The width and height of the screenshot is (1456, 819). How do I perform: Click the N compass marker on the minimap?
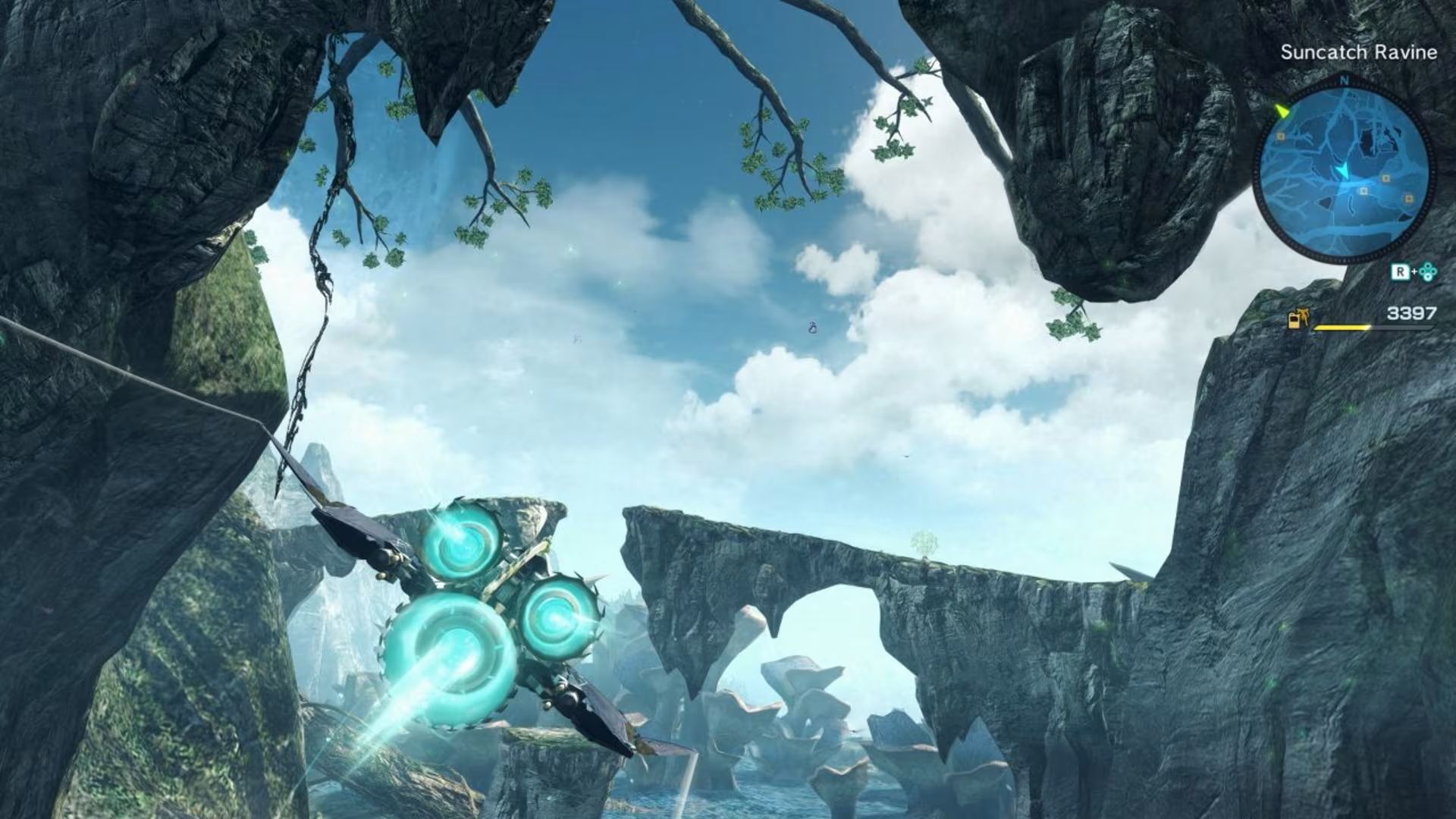pyautogui.click(x=1344, y=79)
